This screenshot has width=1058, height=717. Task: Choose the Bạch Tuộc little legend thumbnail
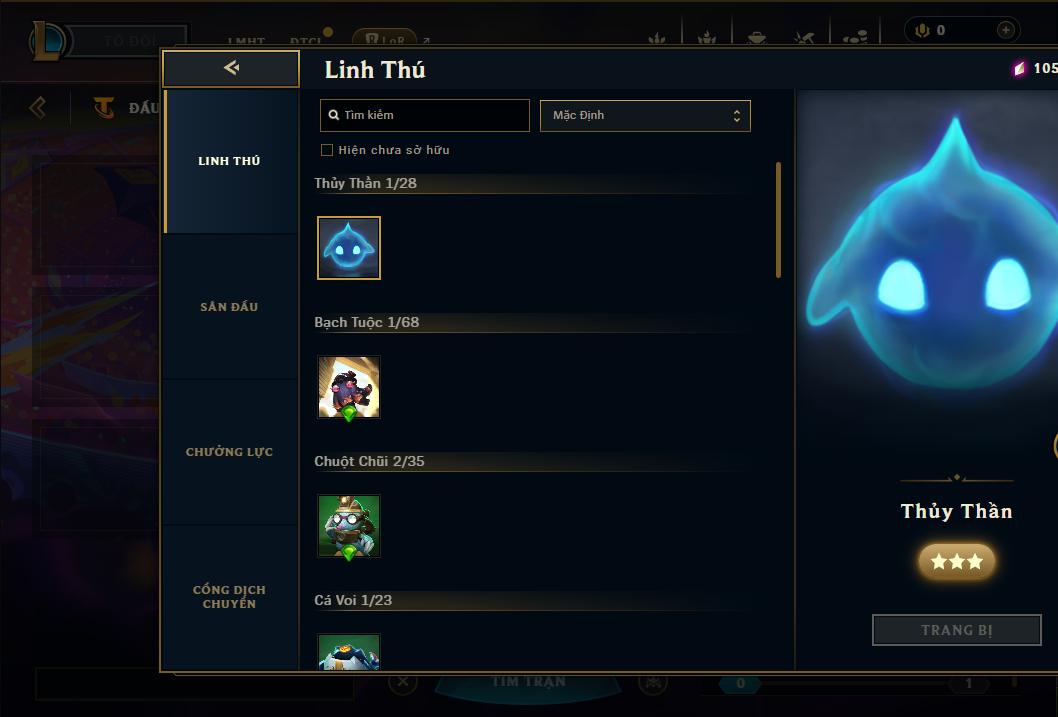[349, 387]
